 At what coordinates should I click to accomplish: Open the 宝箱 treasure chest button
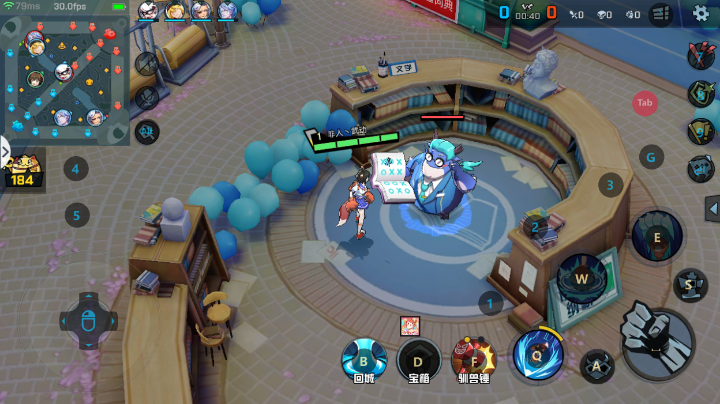point(419,361)
